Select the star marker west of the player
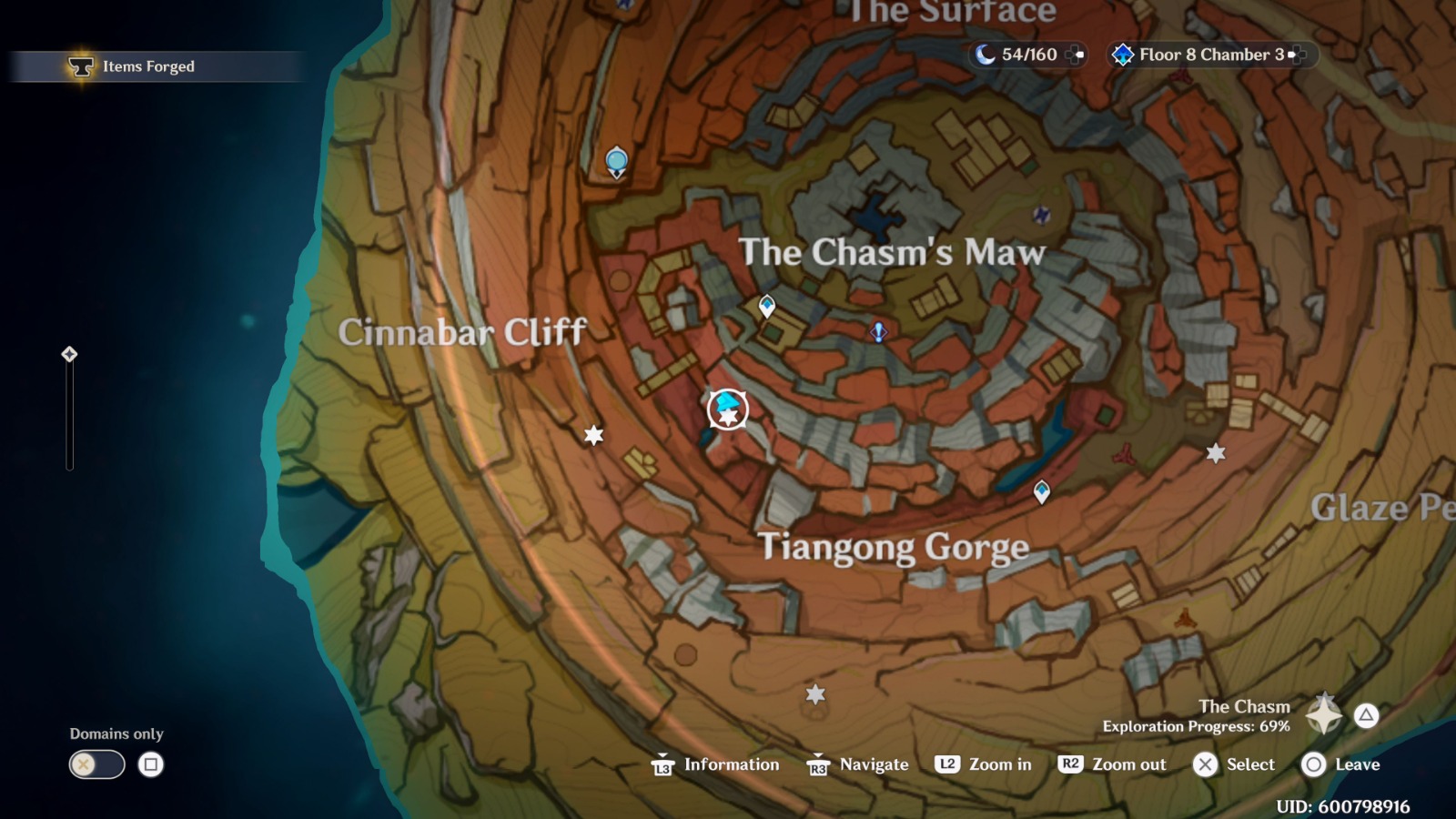1456x819 pixels. point(594,437)
